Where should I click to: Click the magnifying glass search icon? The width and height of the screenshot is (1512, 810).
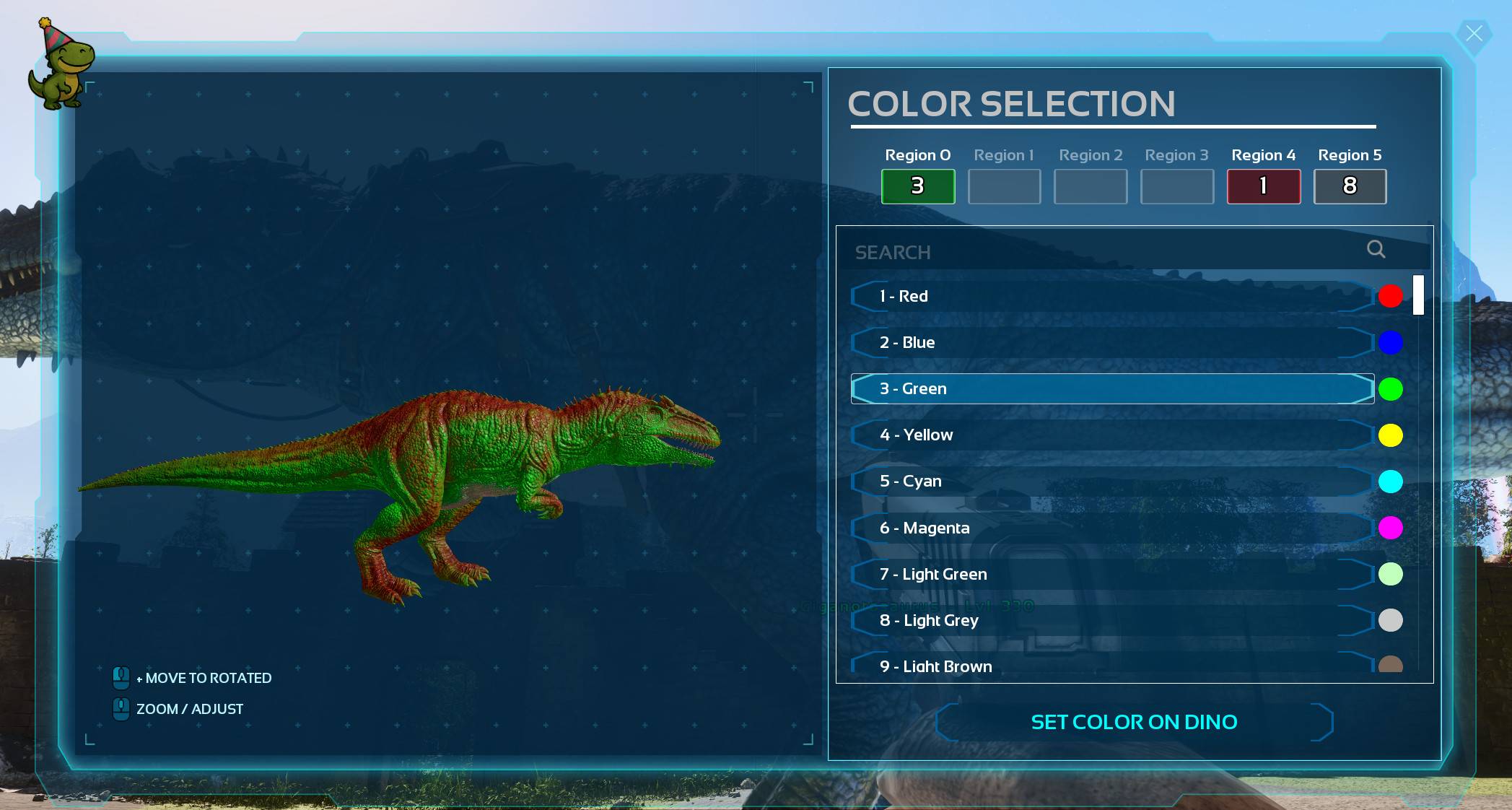pos(1376,249)
